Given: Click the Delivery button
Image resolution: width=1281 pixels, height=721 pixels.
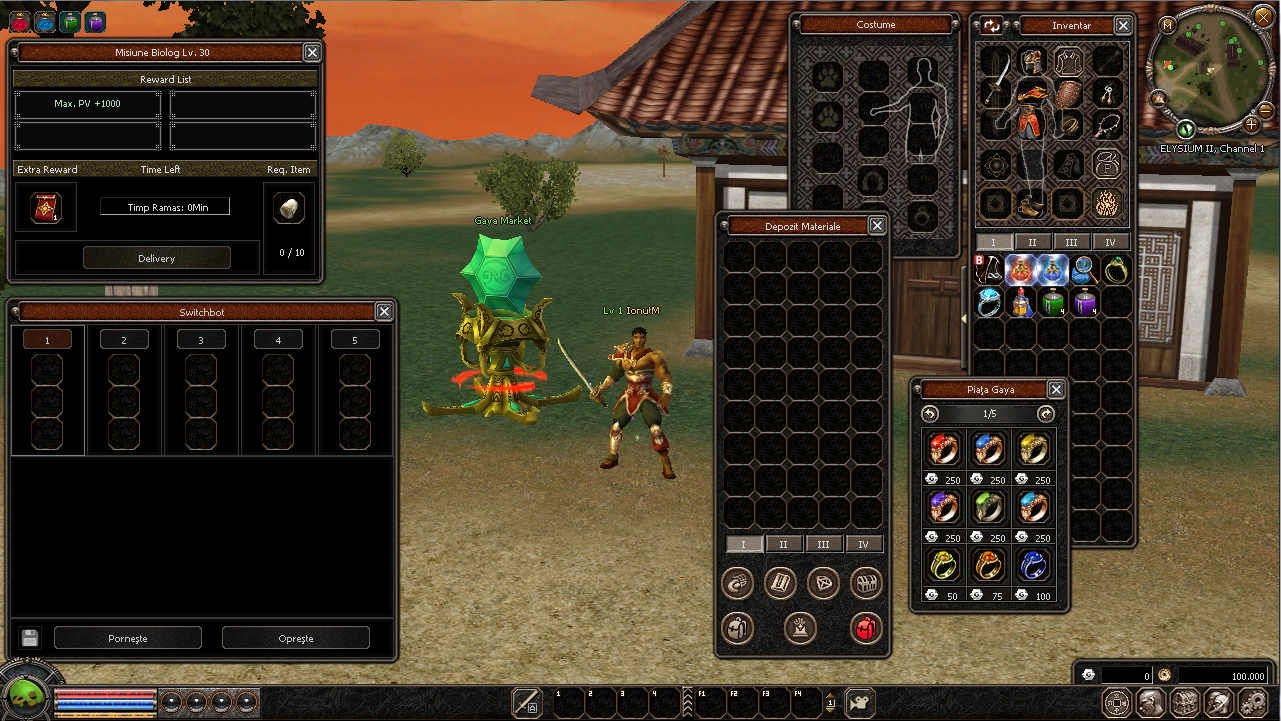Looking at the screenshot, I should click(156, 258).
